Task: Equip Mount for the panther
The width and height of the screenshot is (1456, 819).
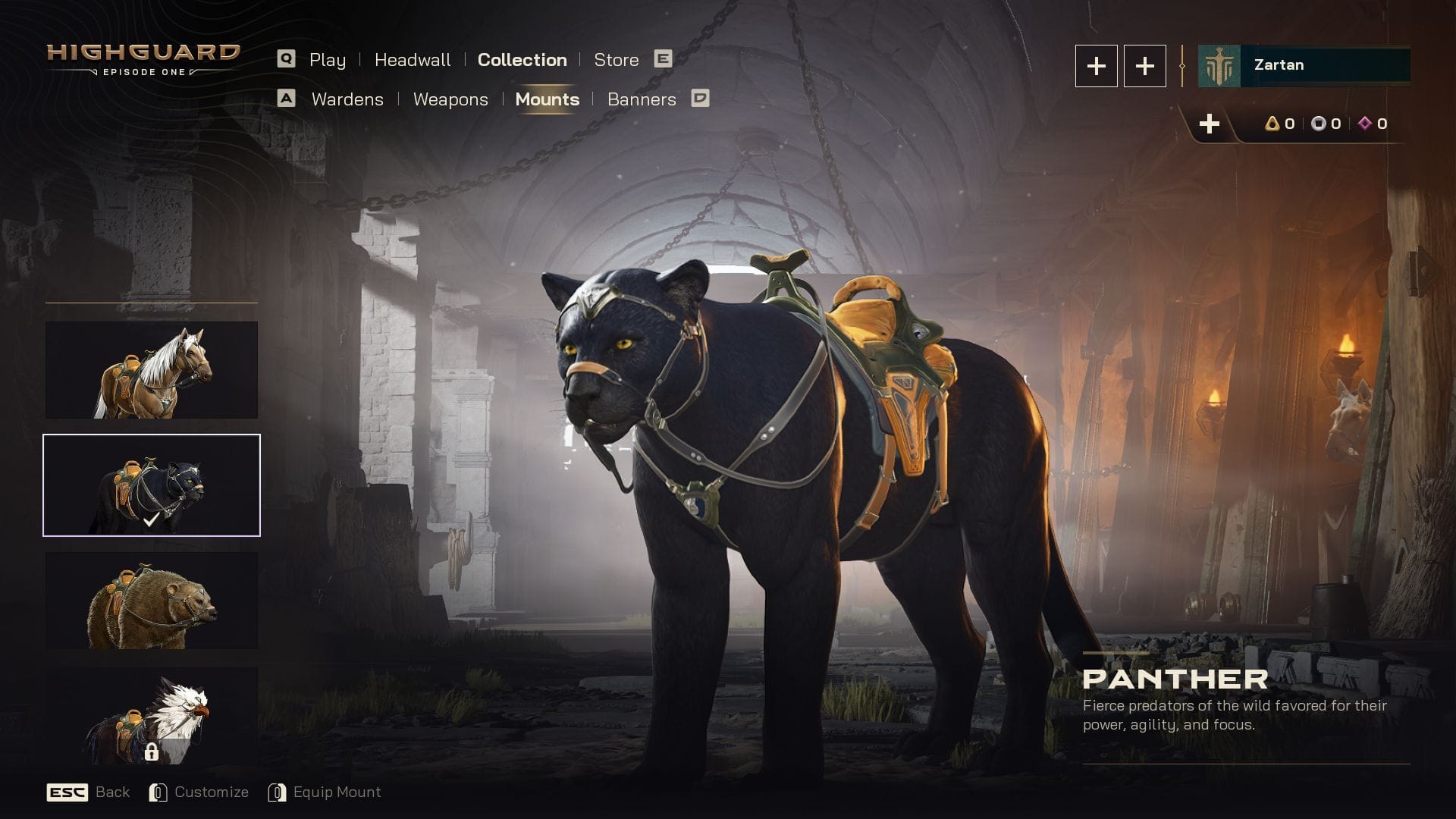Action: pos(325,792)
